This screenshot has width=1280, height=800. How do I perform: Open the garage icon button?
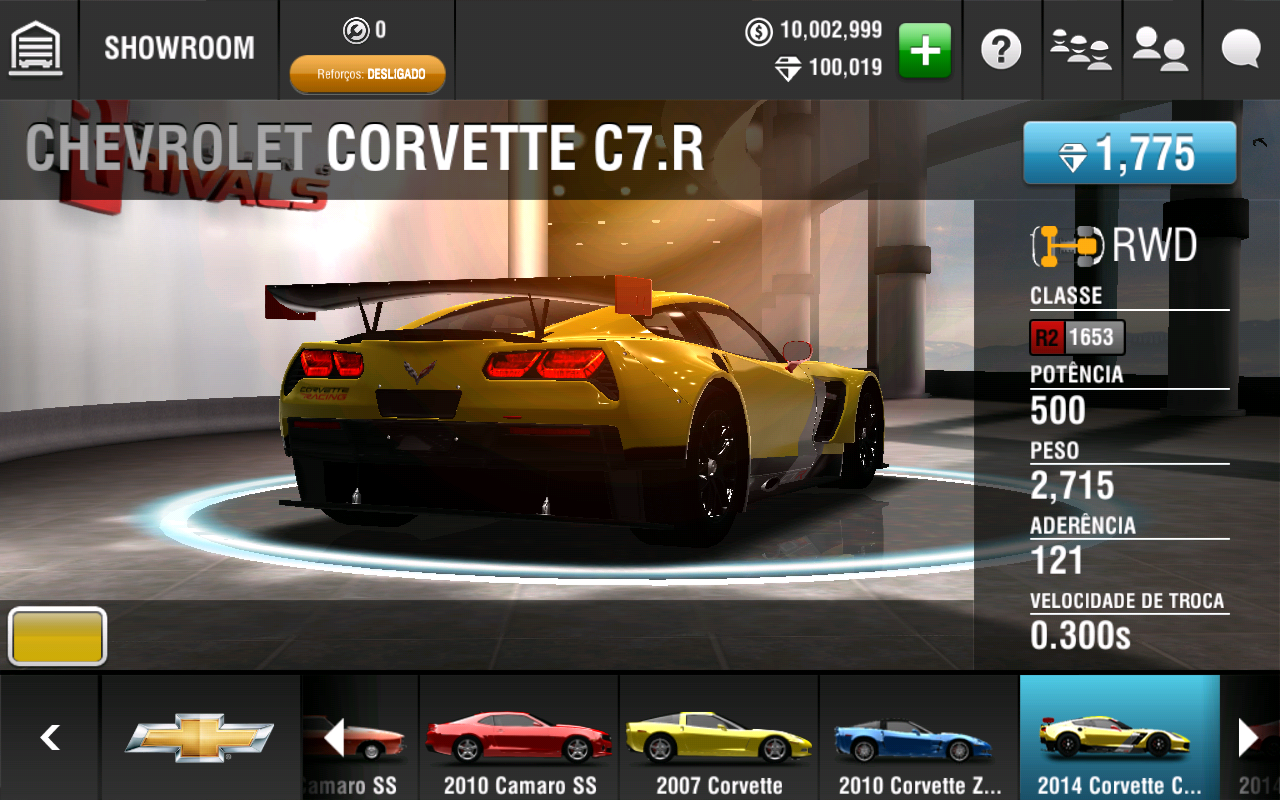[x=36, y=48]
